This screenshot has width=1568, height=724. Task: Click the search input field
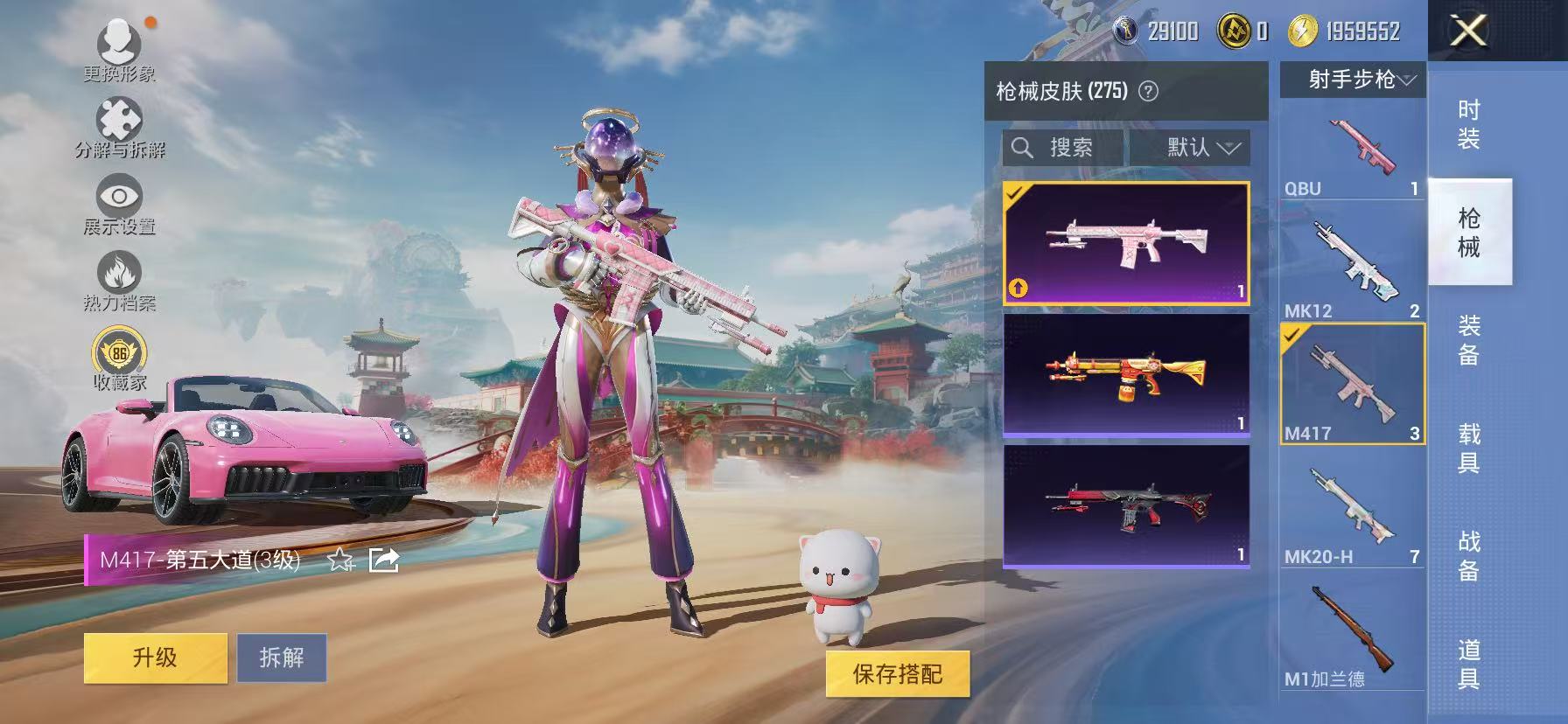(1076, 147)
